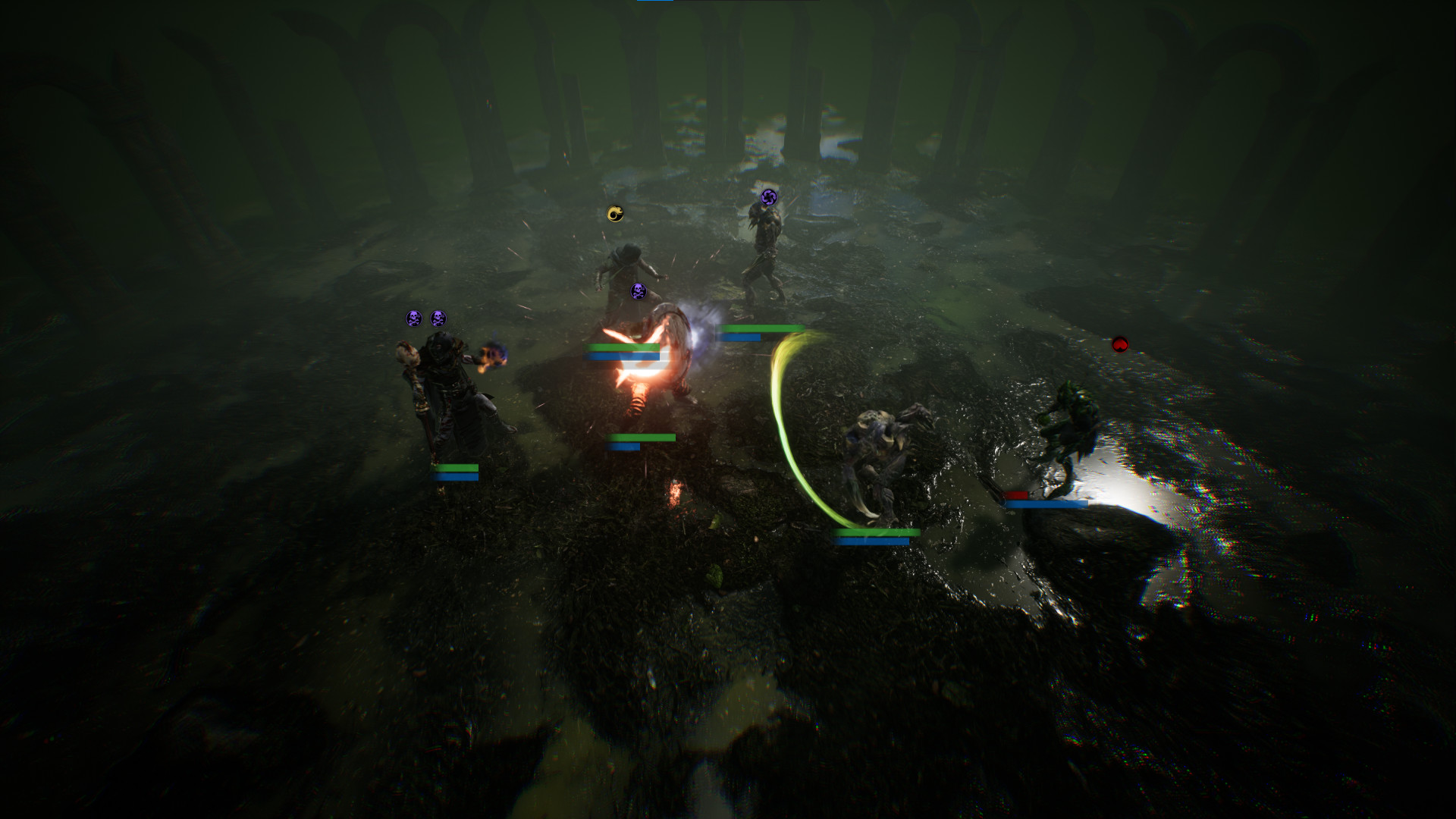Click the red health bar of the green armored creature
The image size is (1456, 819).
pos(1016,495)
